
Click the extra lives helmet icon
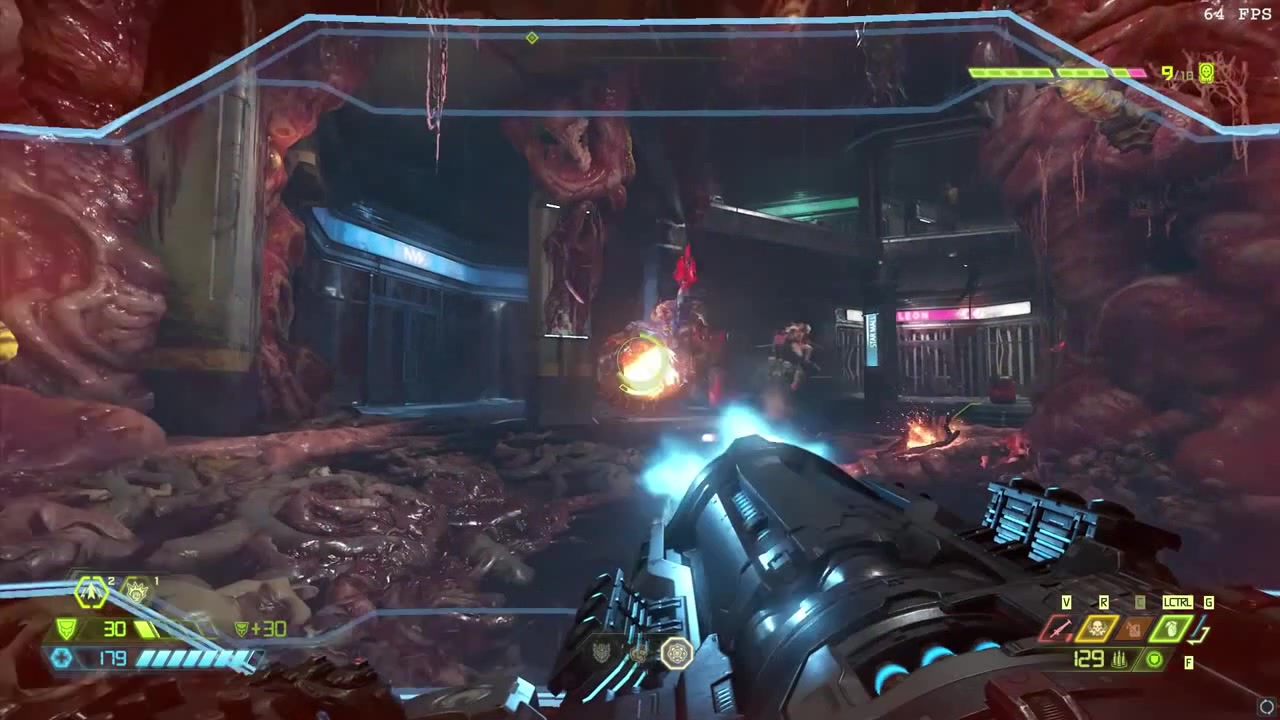[92, 593]
